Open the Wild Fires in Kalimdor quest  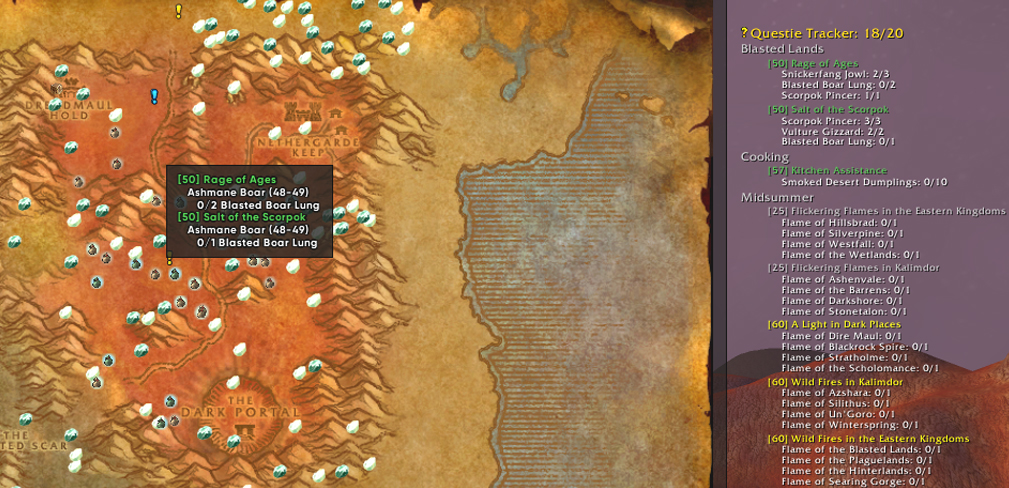coord(835,382)
